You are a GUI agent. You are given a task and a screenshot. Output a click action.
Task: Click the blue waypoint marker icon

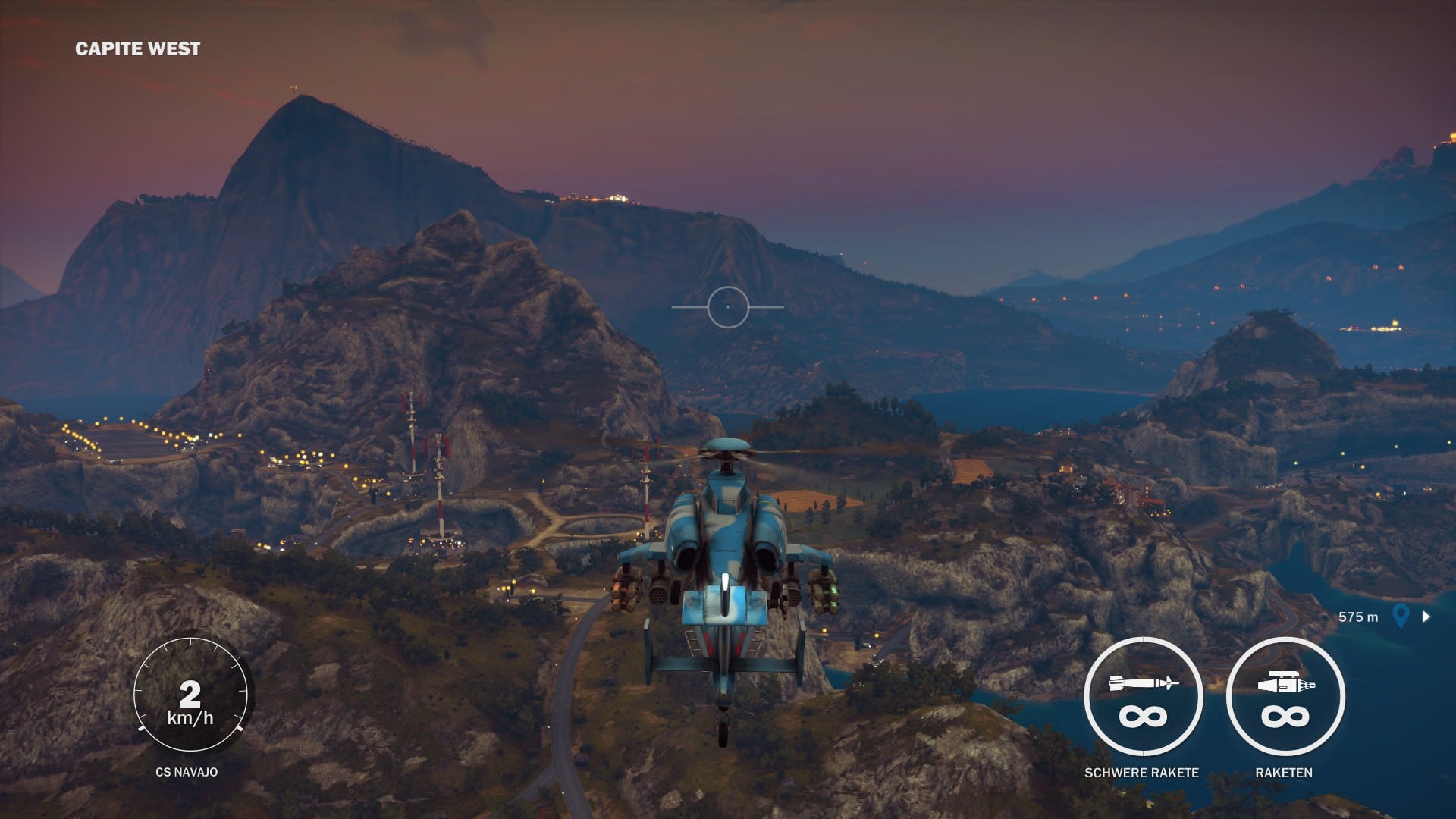tap(1401, 616)
